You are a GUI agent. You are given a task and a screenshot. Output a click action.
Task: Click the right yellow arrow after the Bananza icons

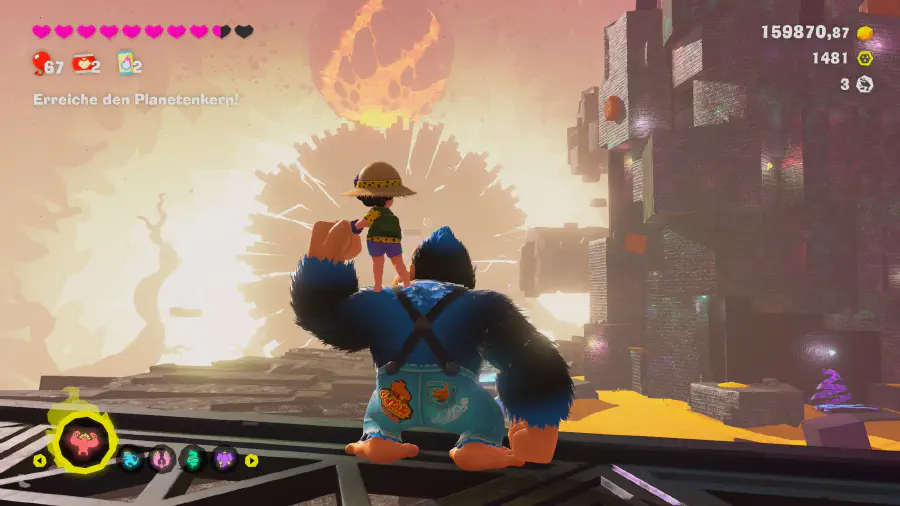coord(251,460)
